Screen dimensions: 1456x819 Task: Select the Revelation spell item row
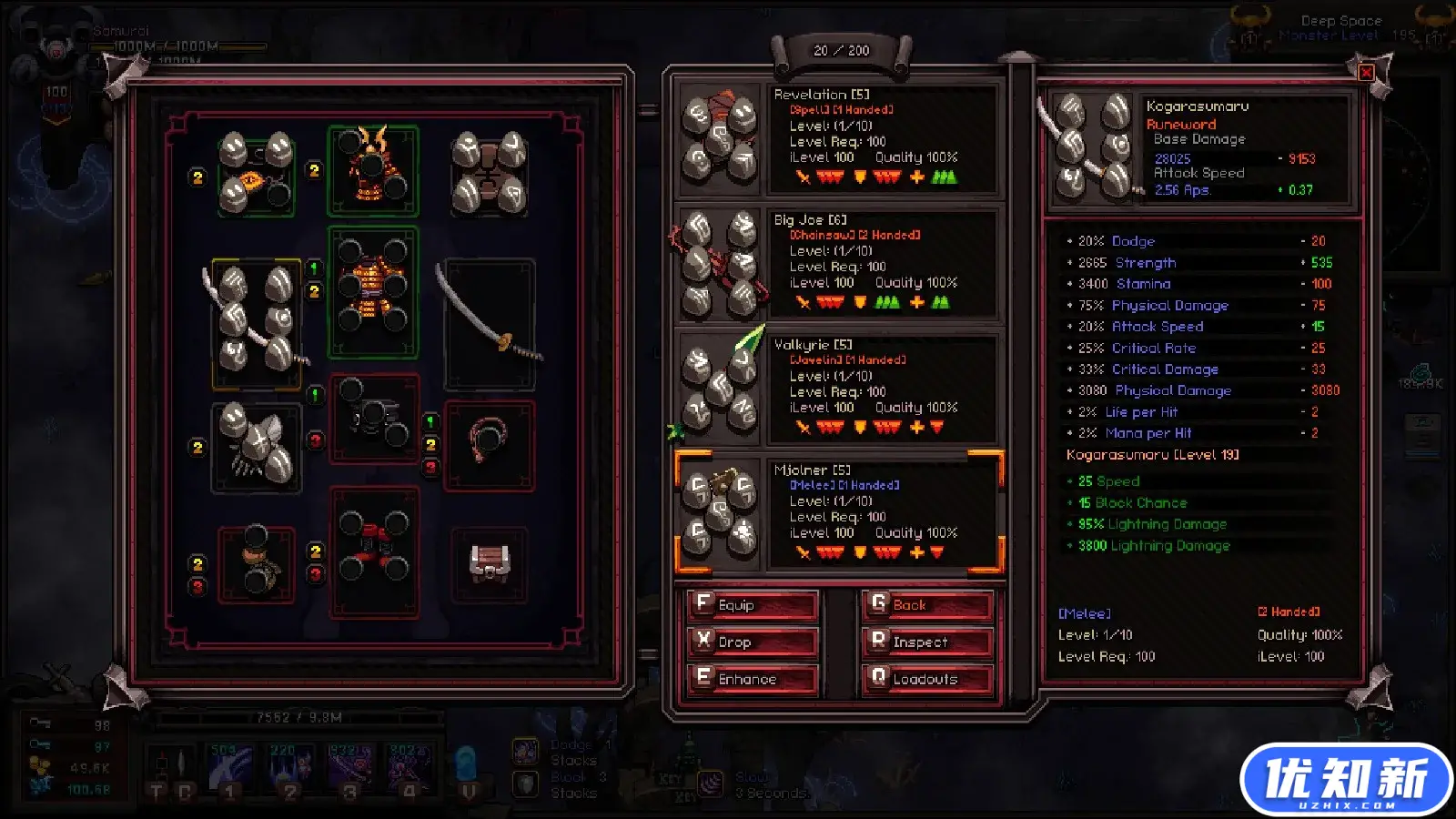click(x=838, y=138)
